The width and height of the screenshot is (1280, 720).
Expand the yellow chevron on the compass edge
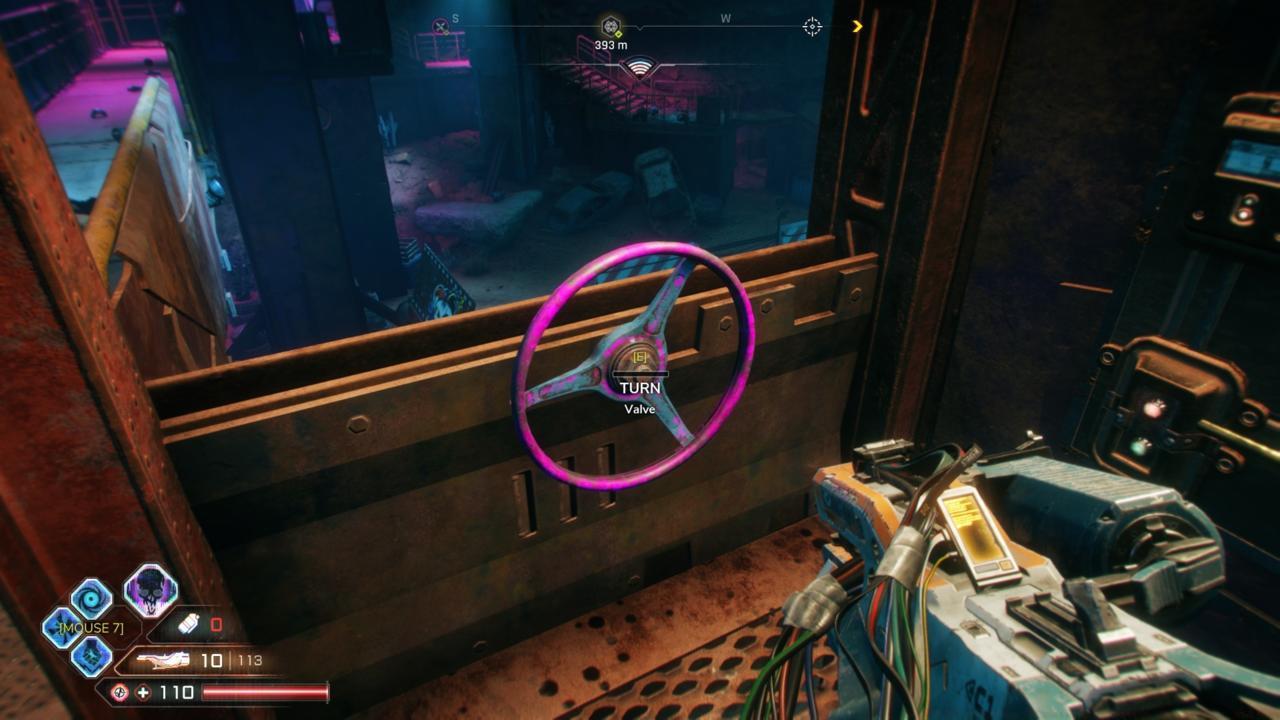(x=857, y=26)
